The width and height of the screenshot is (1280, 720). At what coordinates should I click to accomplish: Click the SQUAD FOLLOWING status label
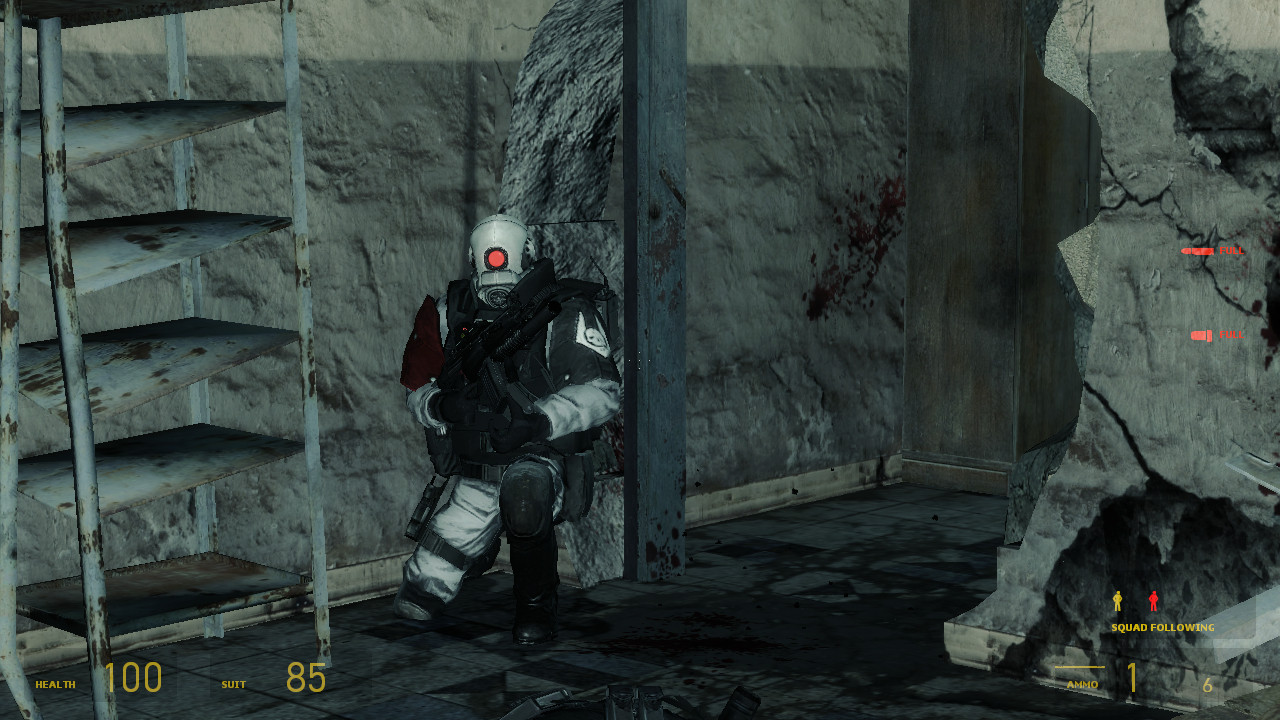coord(1162,627)
